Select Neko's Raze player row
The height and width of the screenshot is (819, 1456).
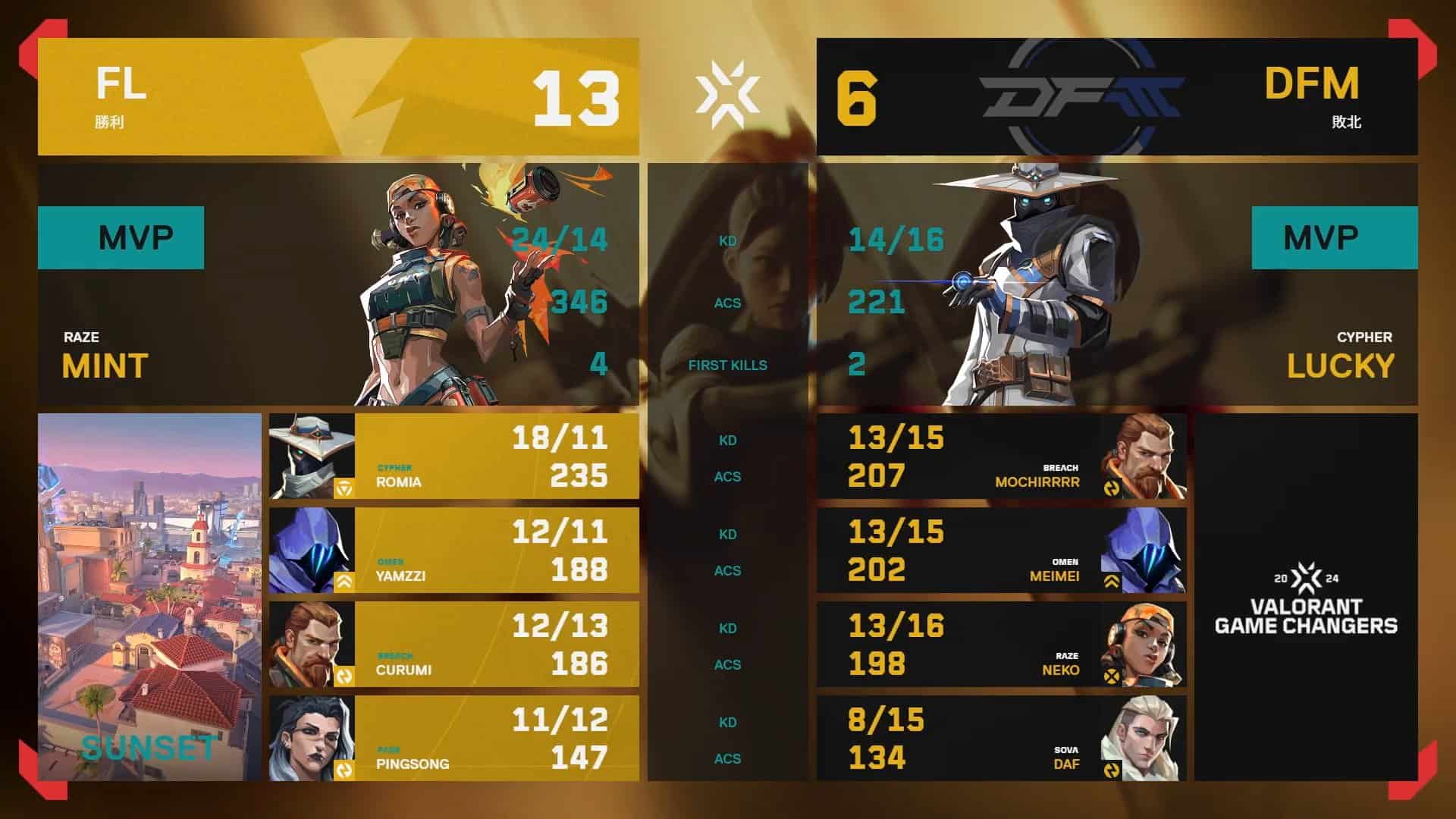tap(1001, 645)
